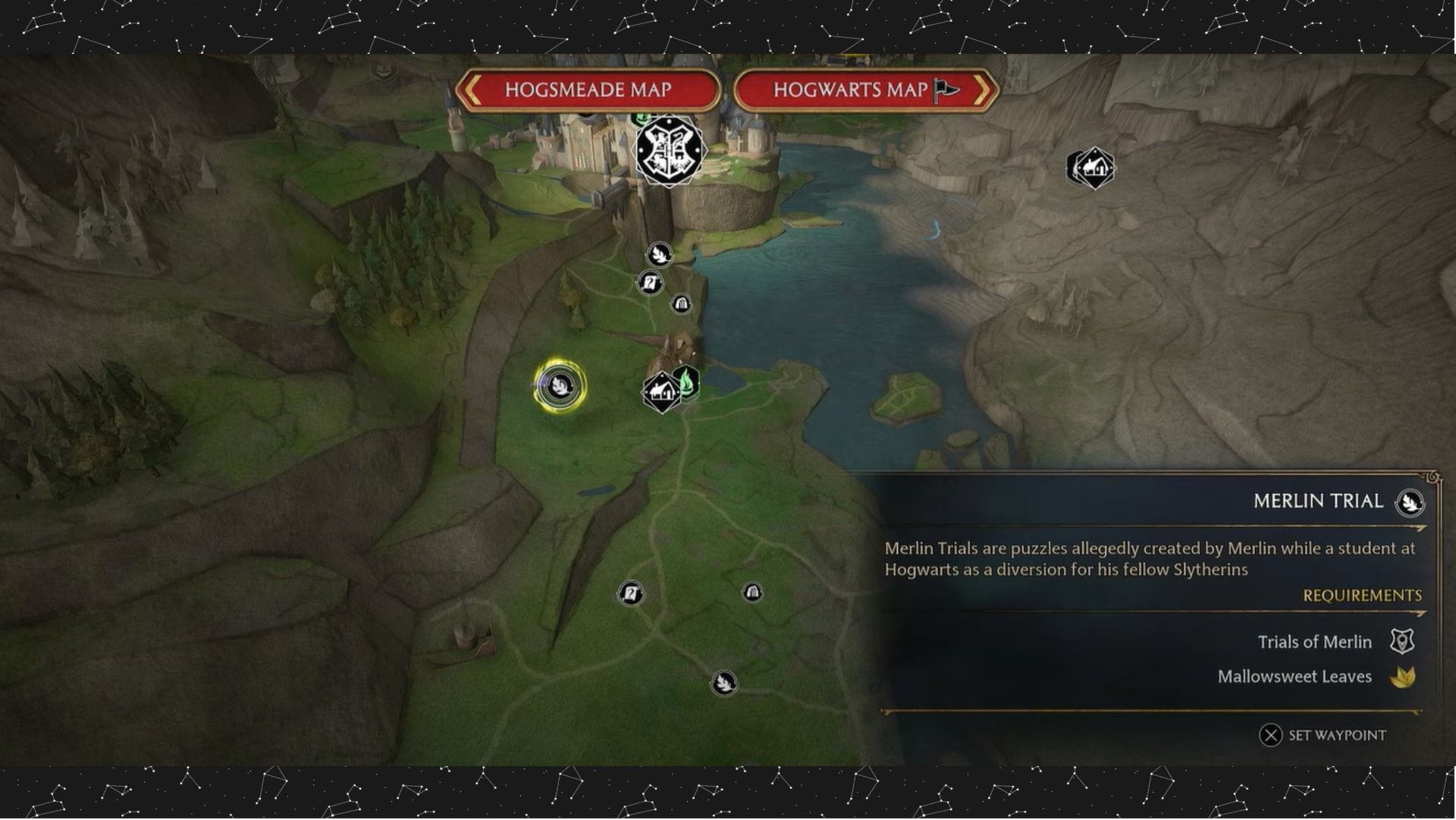Screen dimensions: 1456x820
Task: Click the waypoint flag beside Hogwarts Map
Action: click(x=946, y=90)
